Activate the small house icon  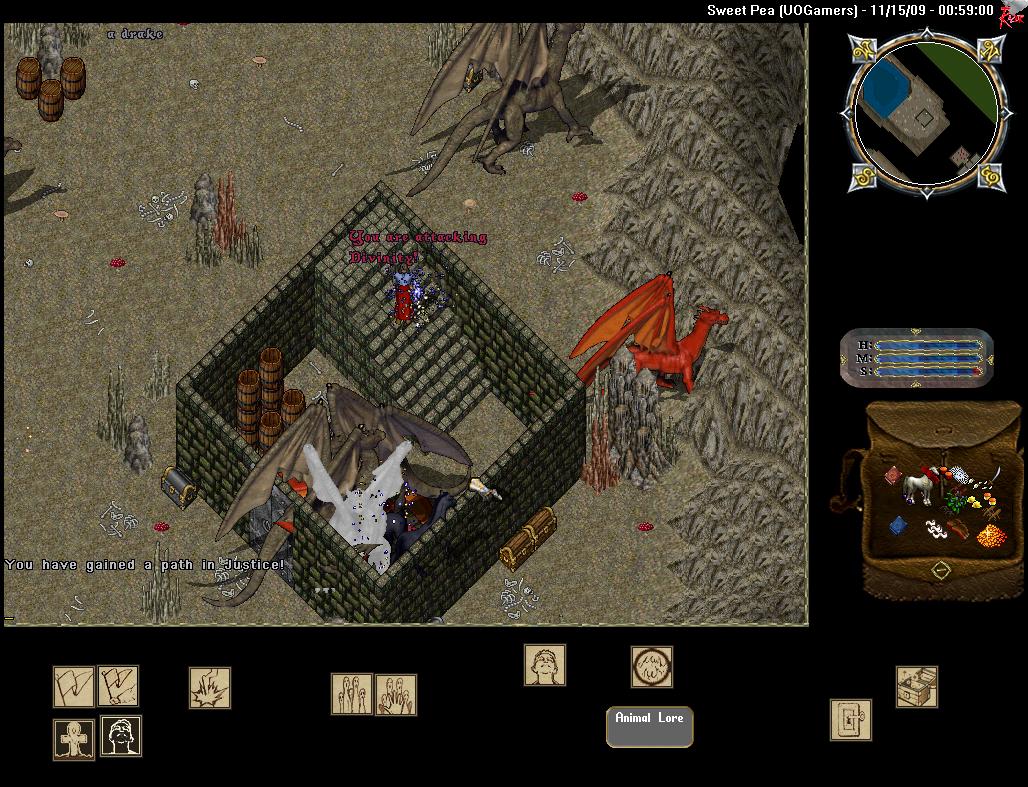coord(916,686)
